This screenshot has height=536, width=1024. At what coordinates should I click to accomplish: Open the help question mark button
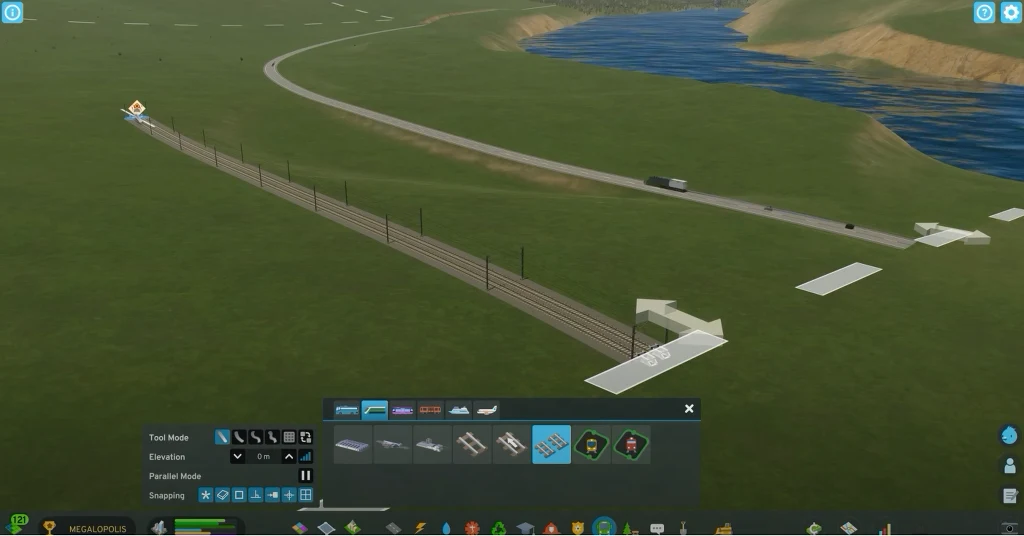click(984, 12)
